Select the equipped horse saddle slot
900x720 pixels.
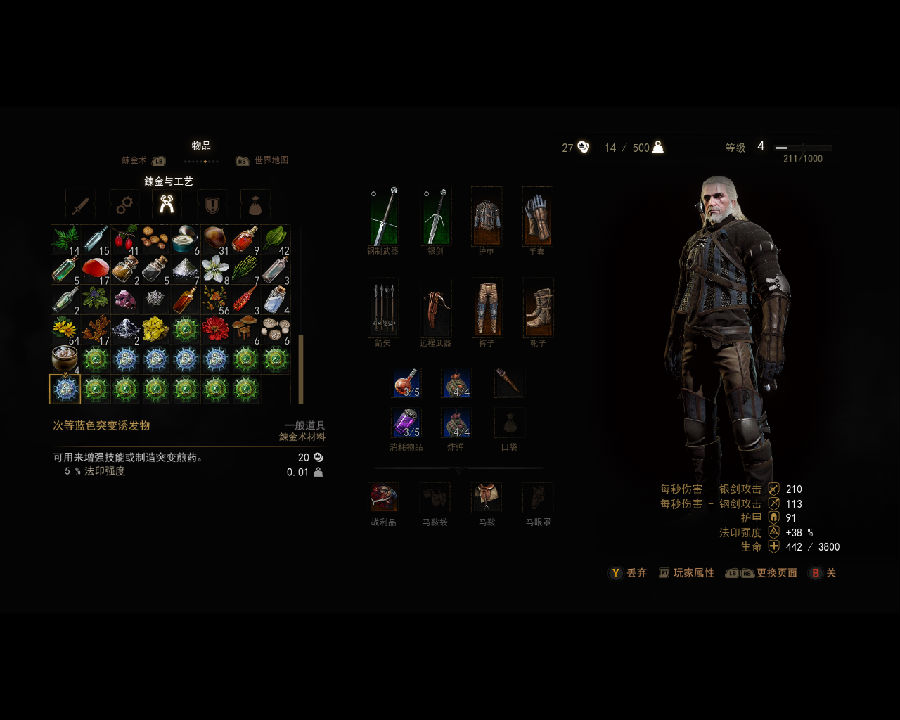click(x=486, y=497)
